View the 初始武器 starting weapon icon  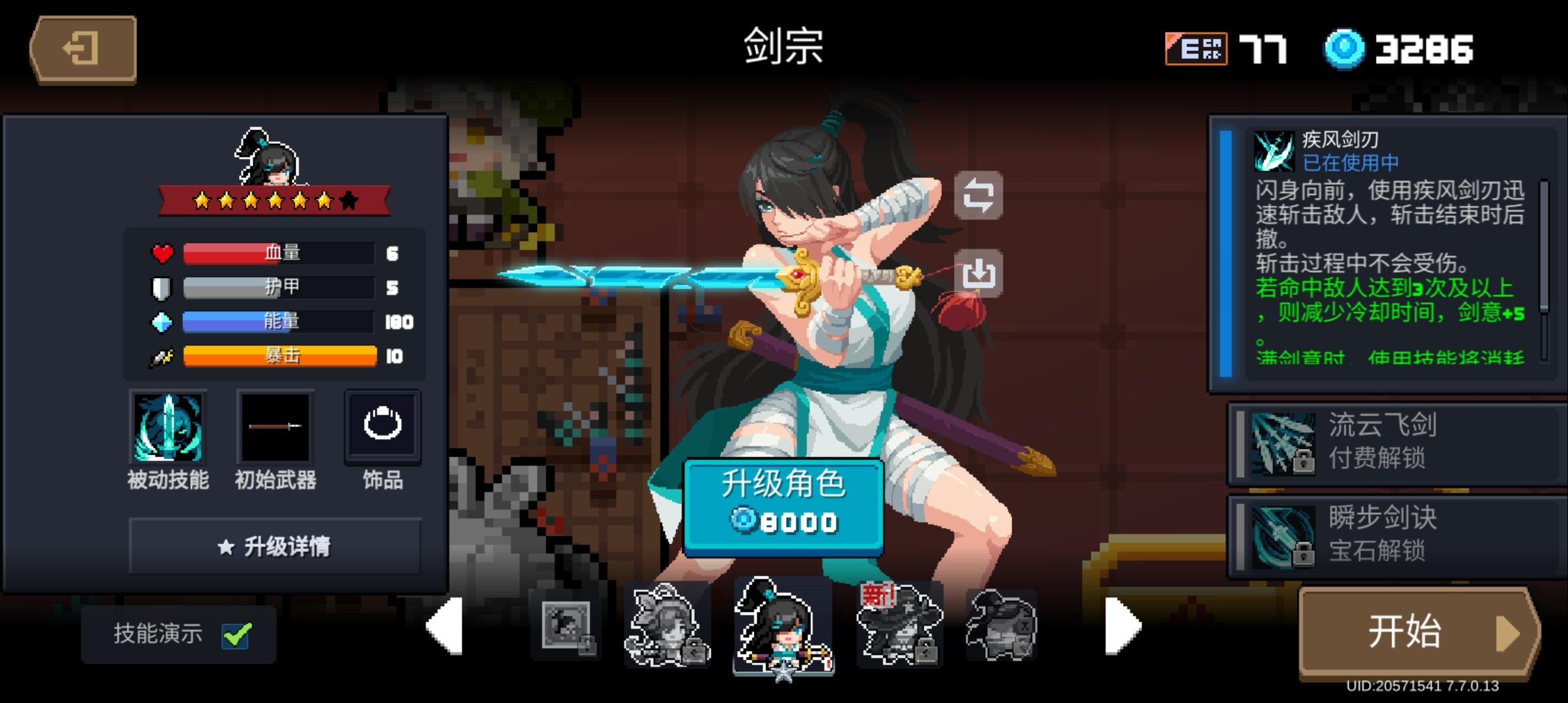tap(274, 428)
